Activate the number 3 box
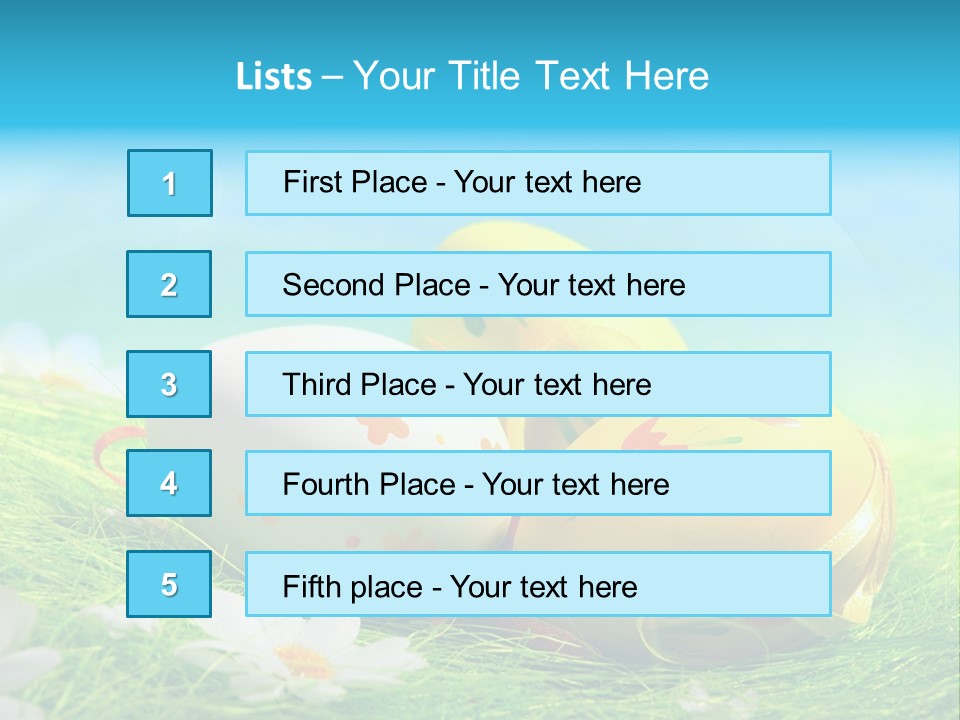 point(170,384)
